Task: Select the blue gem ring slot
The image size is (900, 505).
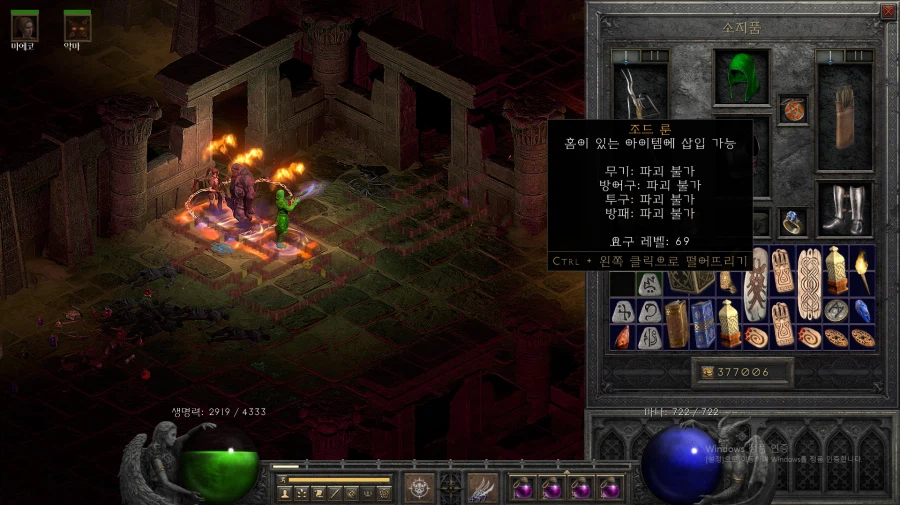Action: (792, 221)
